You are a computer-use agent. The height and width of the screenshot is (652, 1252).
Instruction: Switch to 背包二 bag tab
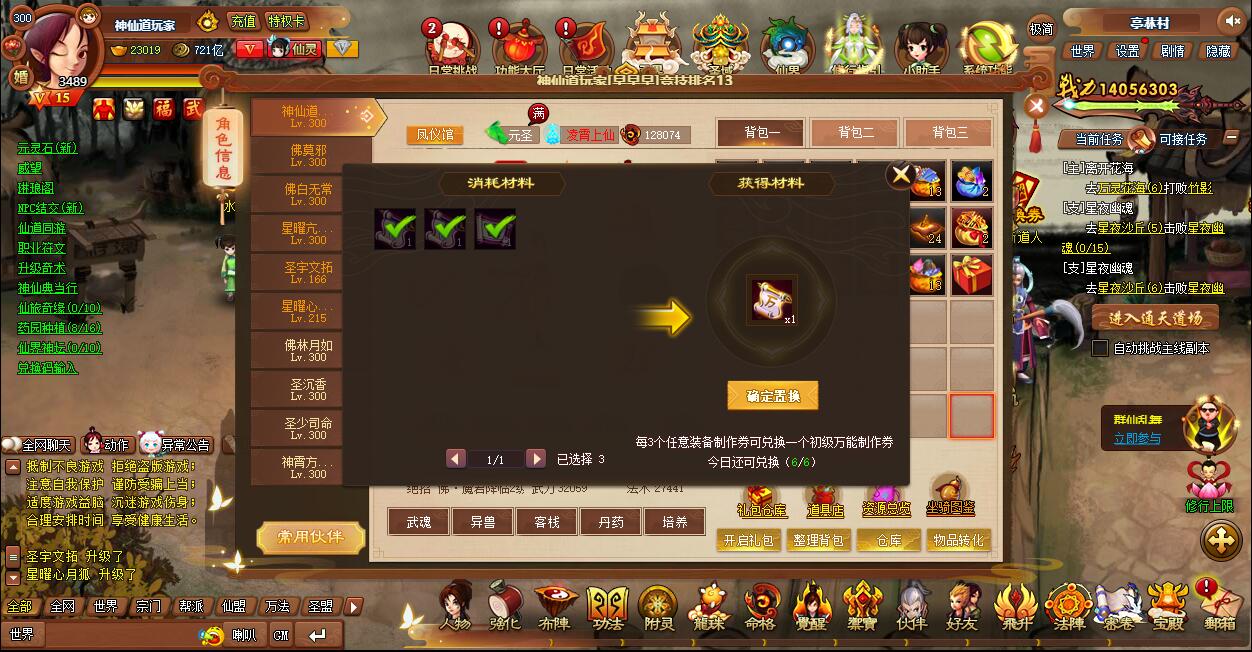pyautogui.click(x=855, y=132)
